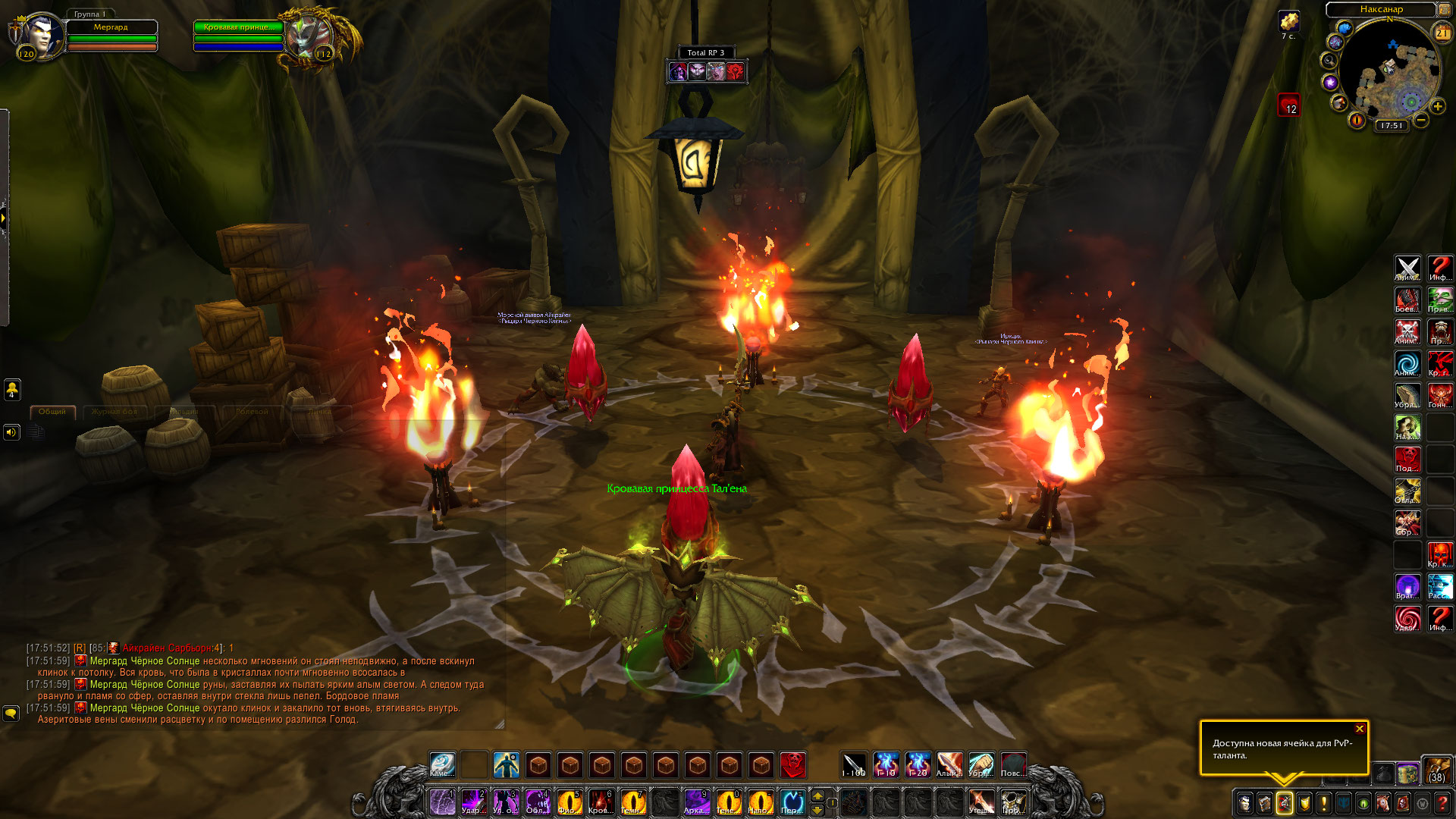This screenshot has width=1456, height=819.
Task: Use the yellow eye ability on key 5
Action: [x=569, y=802]
